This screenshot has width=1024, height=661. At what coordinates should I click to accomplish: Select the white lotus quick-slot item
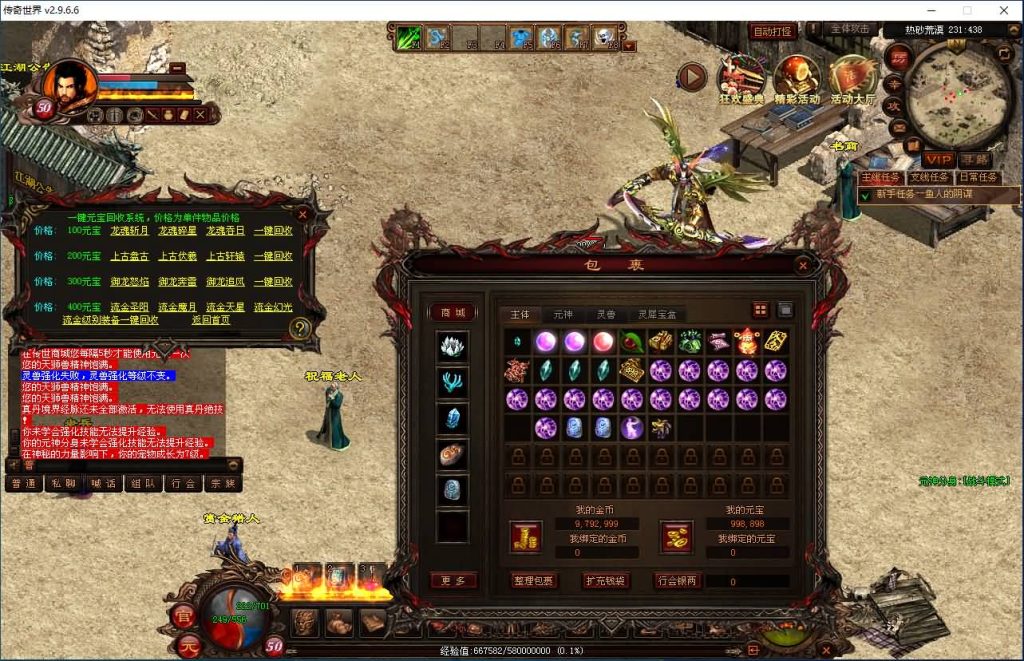click(x=453, y=347)
